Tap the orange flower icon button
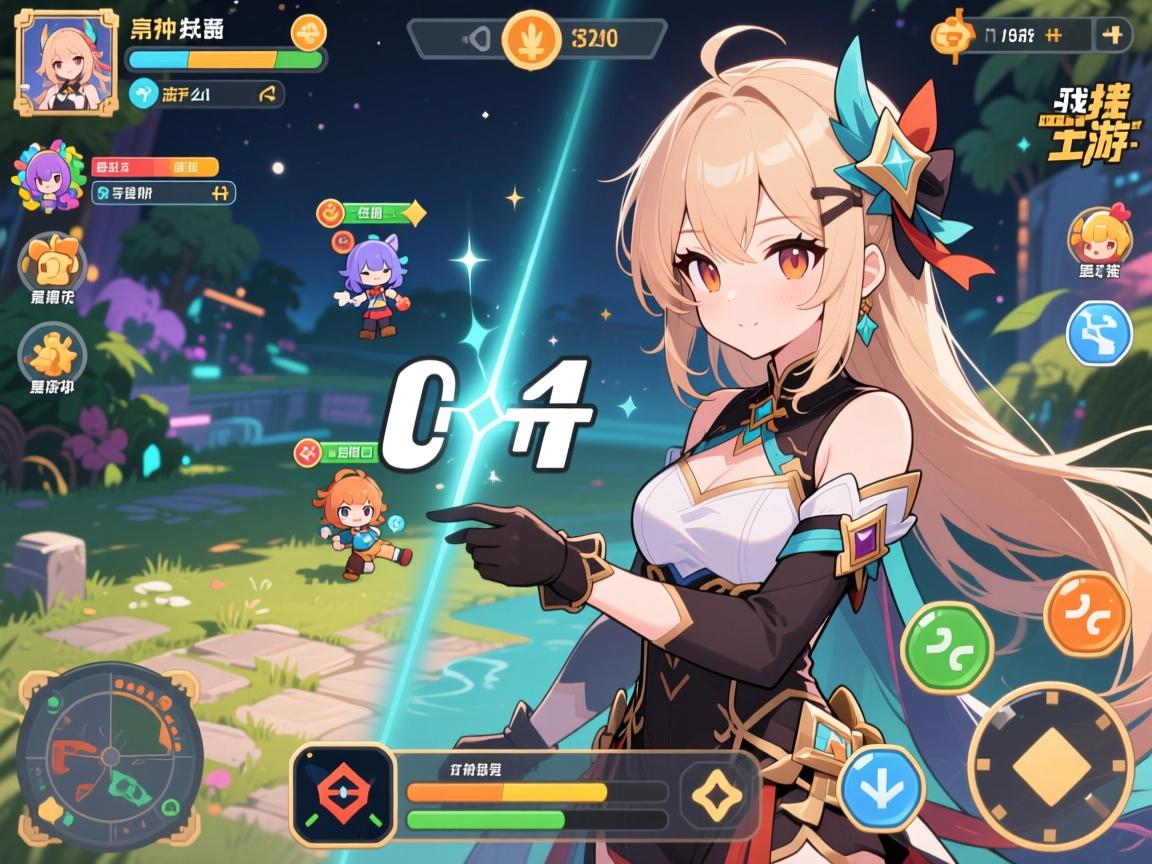1152x864 pixels. pyautogui.click(x=52, y=262)
